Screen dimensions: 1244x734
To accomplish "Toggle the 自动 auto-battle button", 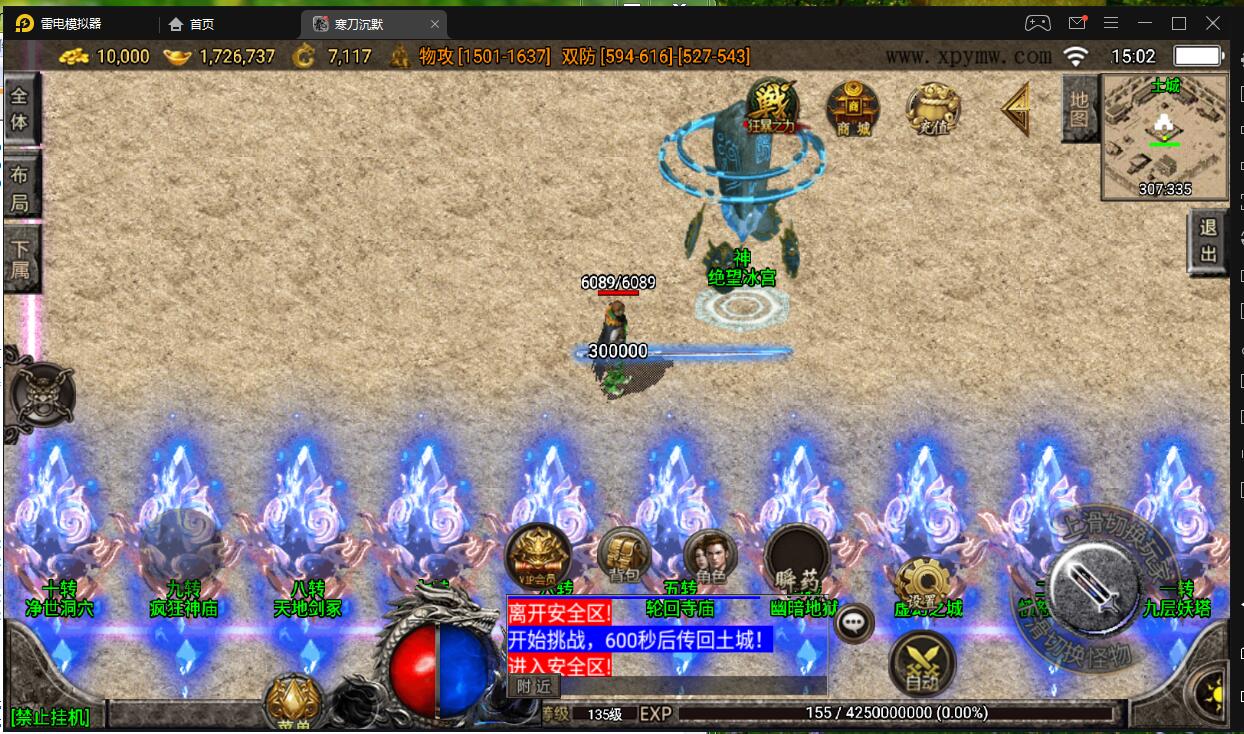I will tap(921, 664).
